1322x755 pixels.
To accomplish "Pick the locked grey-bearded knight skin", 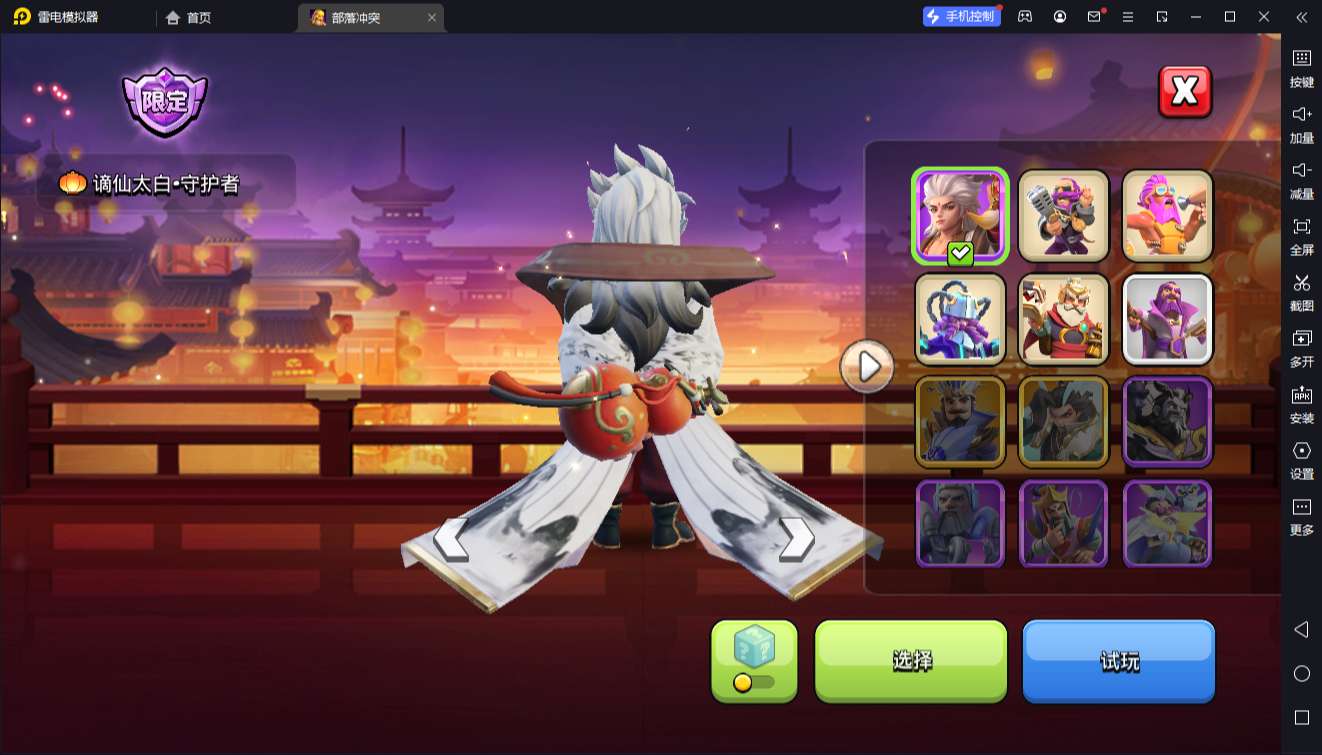I will click(x=960, y=524).
